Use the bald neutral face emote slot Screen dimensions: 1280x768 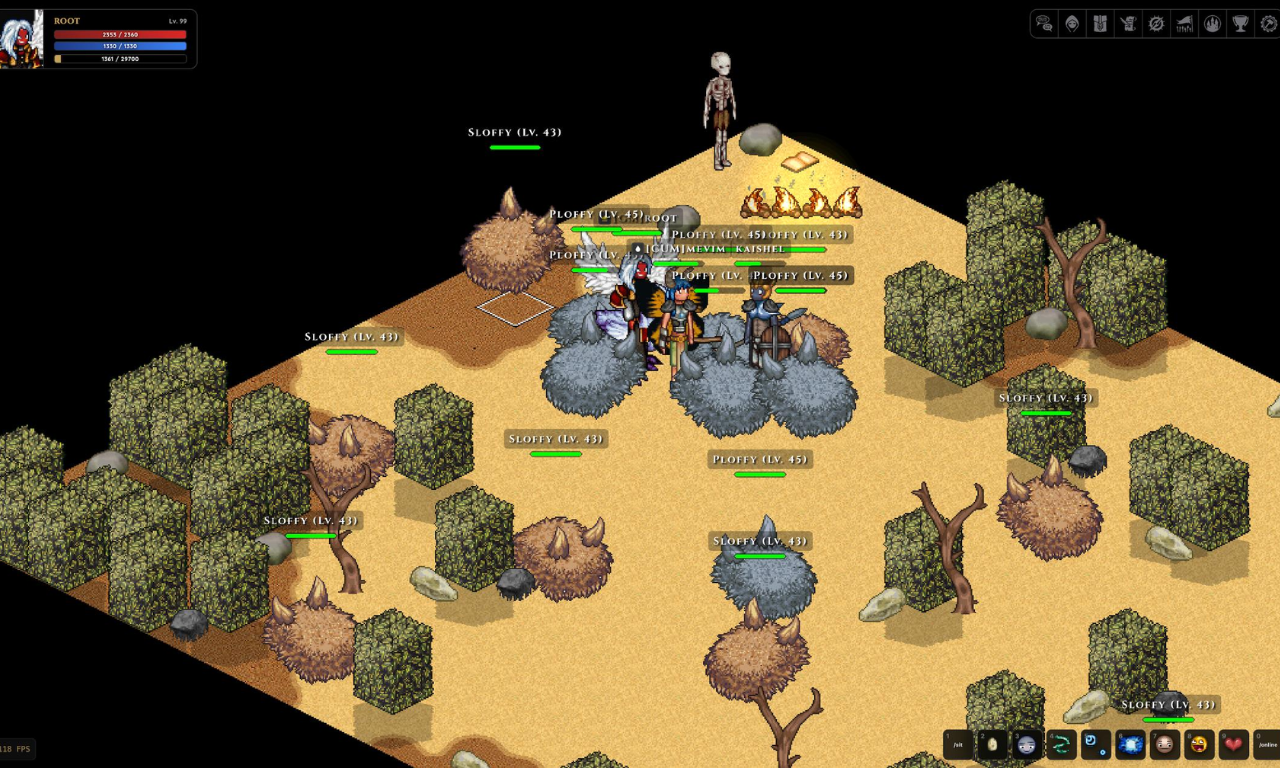click(x=1164, y=744)
